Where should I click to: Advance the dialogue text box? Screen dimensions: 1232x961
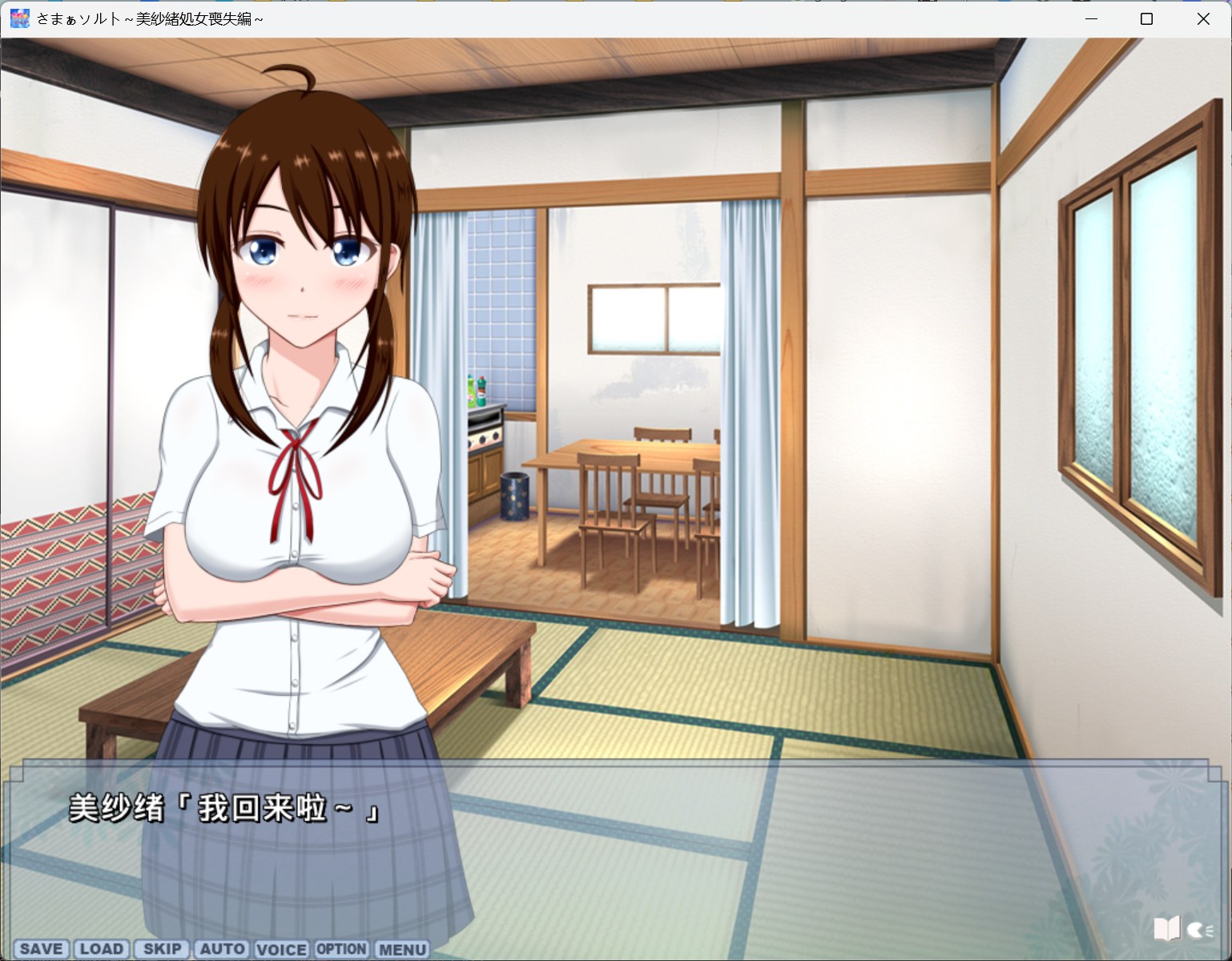(609, 849)
